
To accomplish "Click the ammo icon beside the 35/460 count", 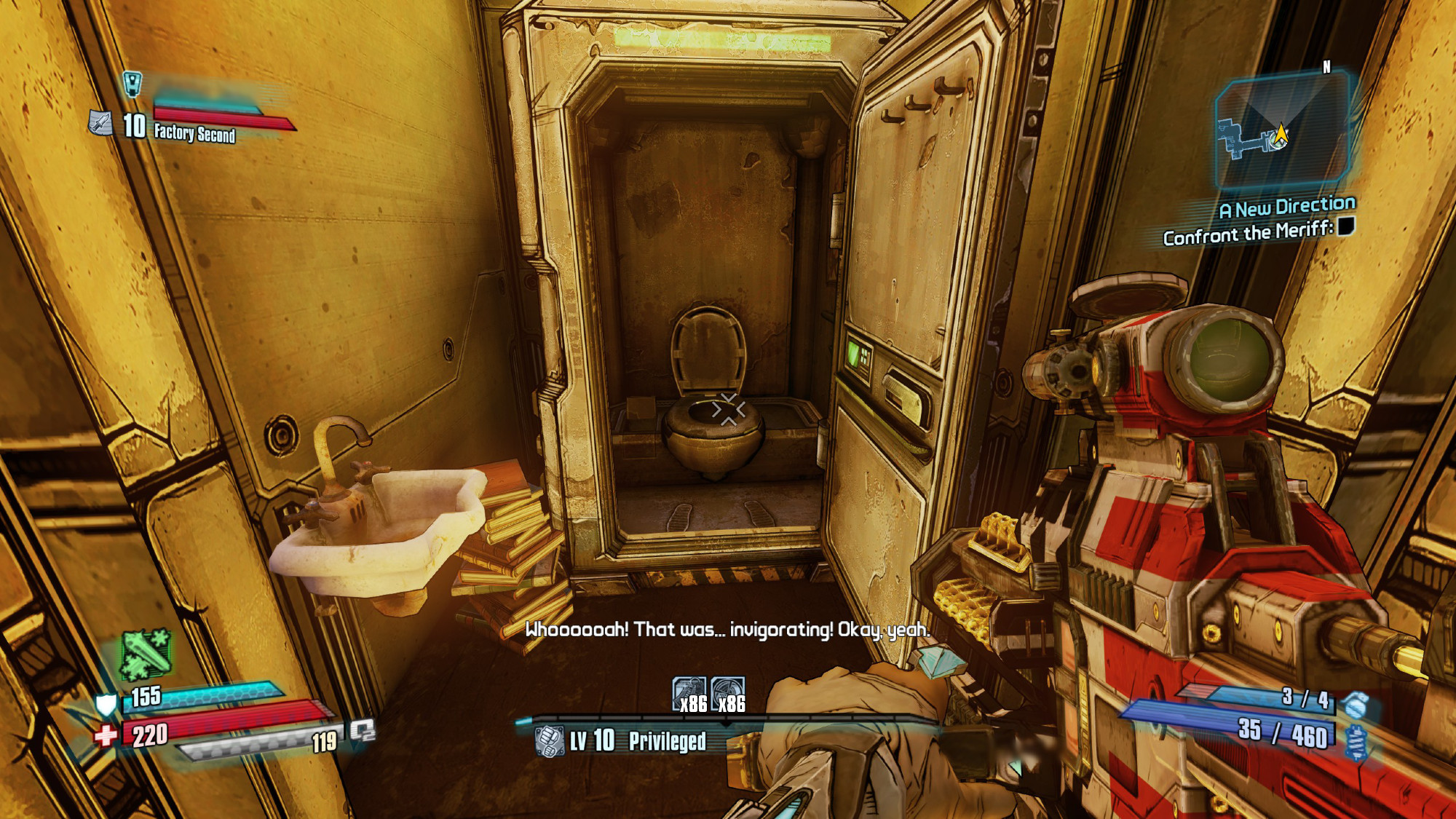I will click(x=1356, y=743).
